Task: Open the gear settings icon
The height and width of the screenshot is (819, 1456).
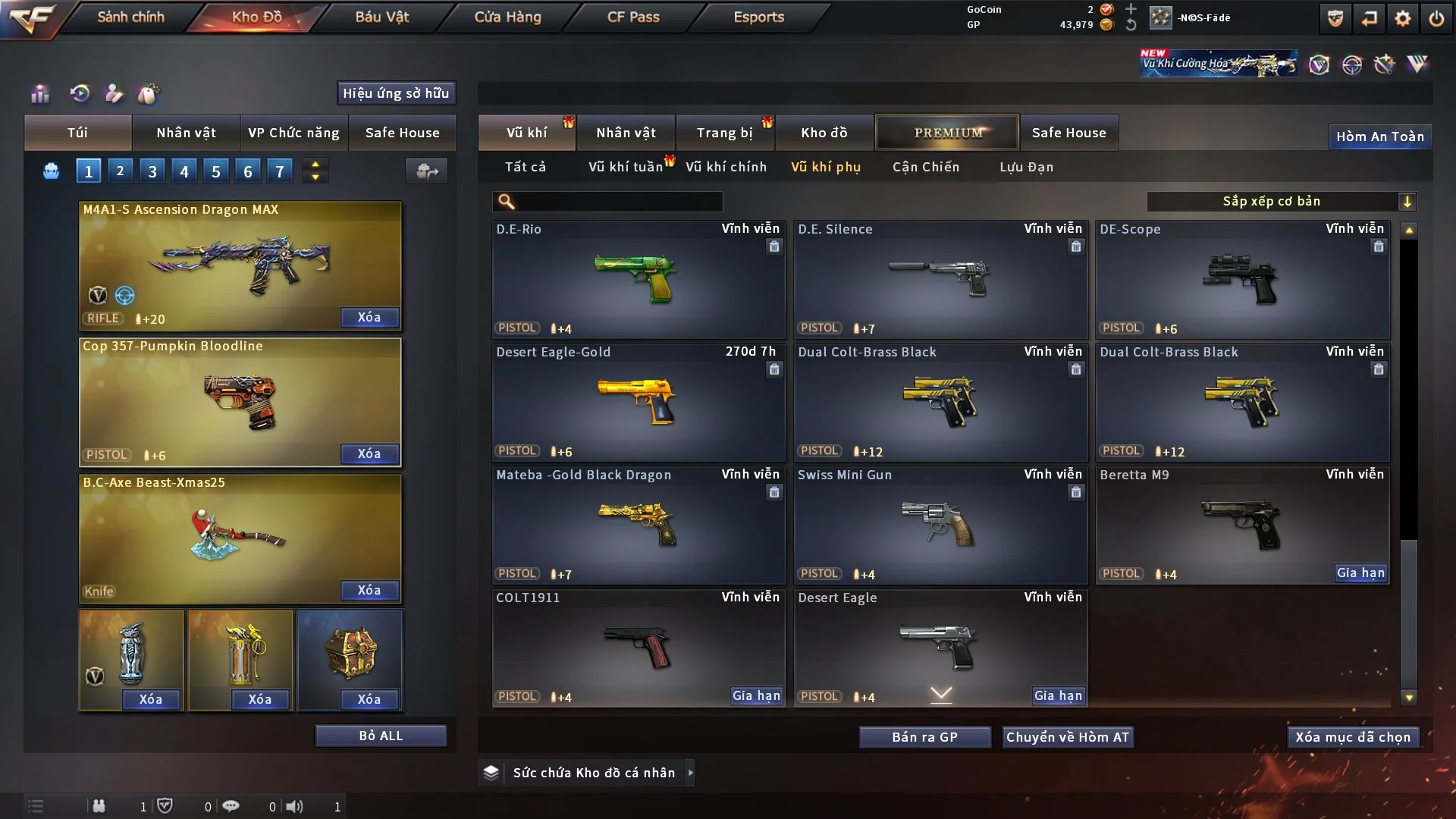Action: pos(1402,18)
